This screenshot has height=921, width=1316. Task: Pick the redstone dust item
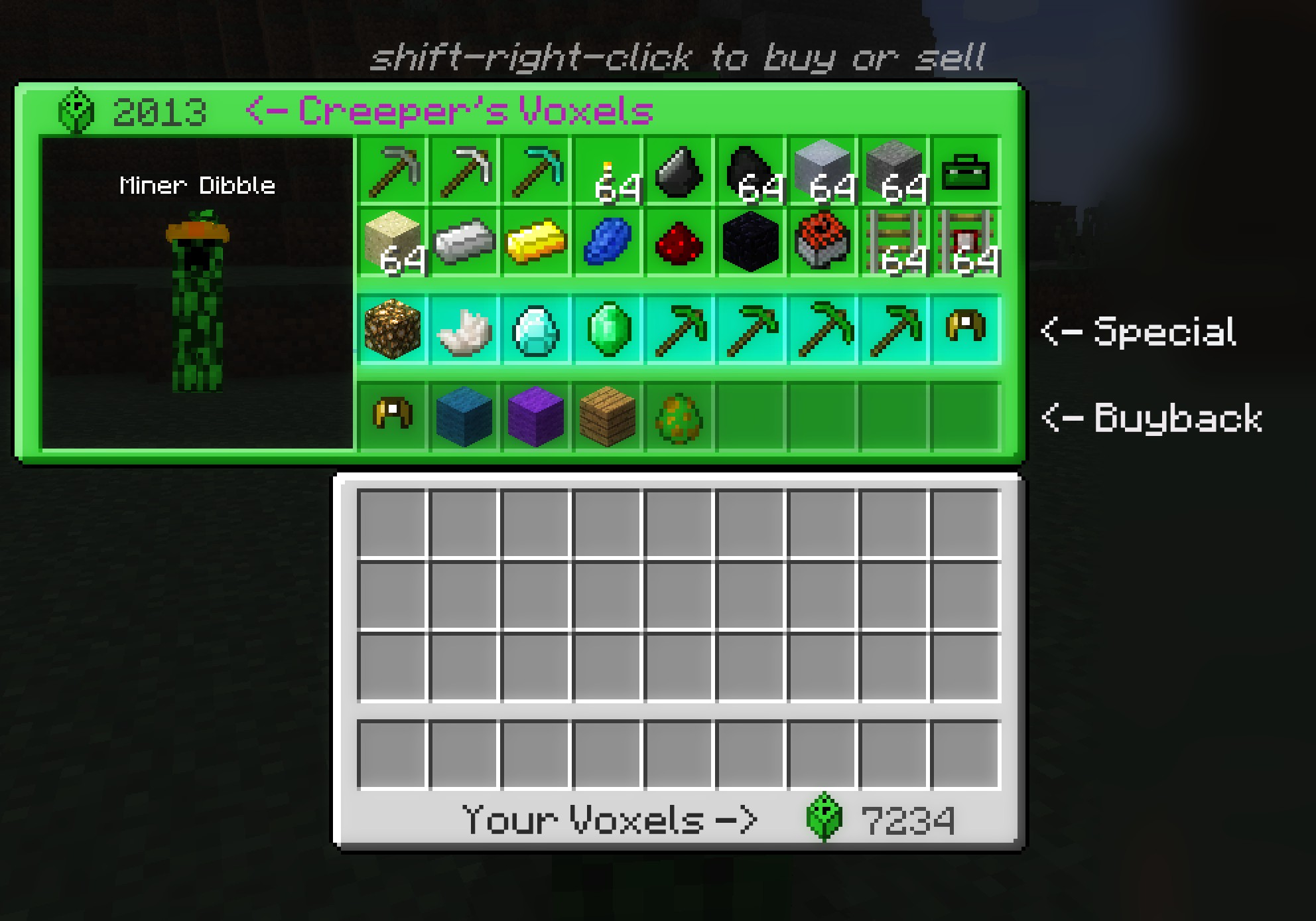[x=679, y=242]
